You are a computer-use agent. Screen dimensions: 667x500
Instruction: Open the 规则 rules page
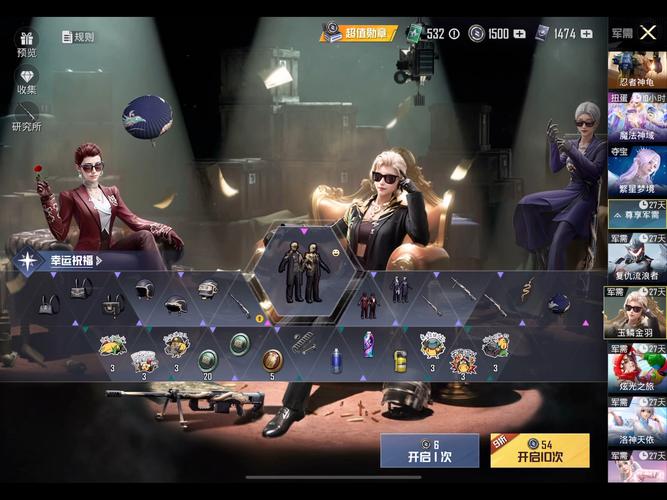pyautogui.click(x=78, y=37)
